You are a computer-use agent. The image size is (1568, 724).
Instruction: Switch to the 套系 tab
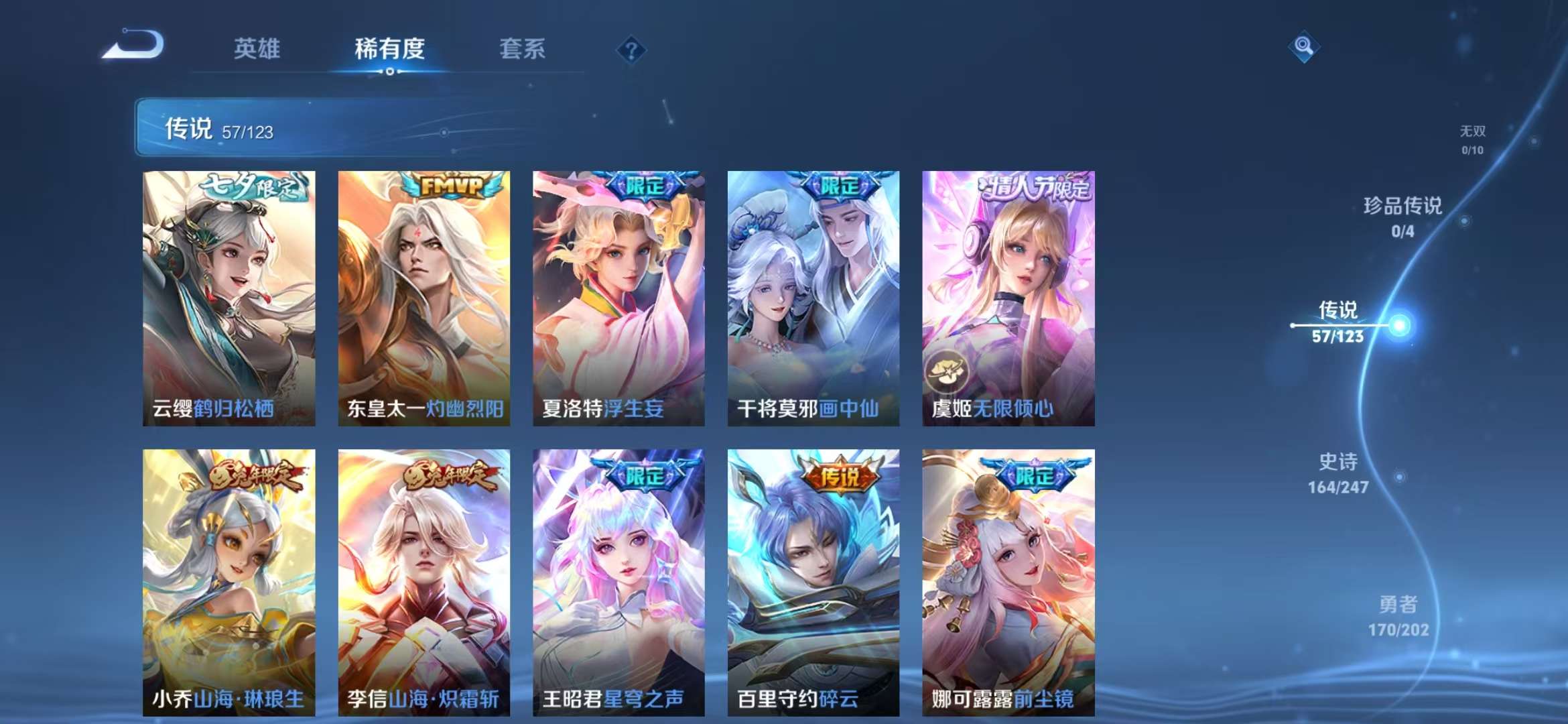tap(521, 49)
